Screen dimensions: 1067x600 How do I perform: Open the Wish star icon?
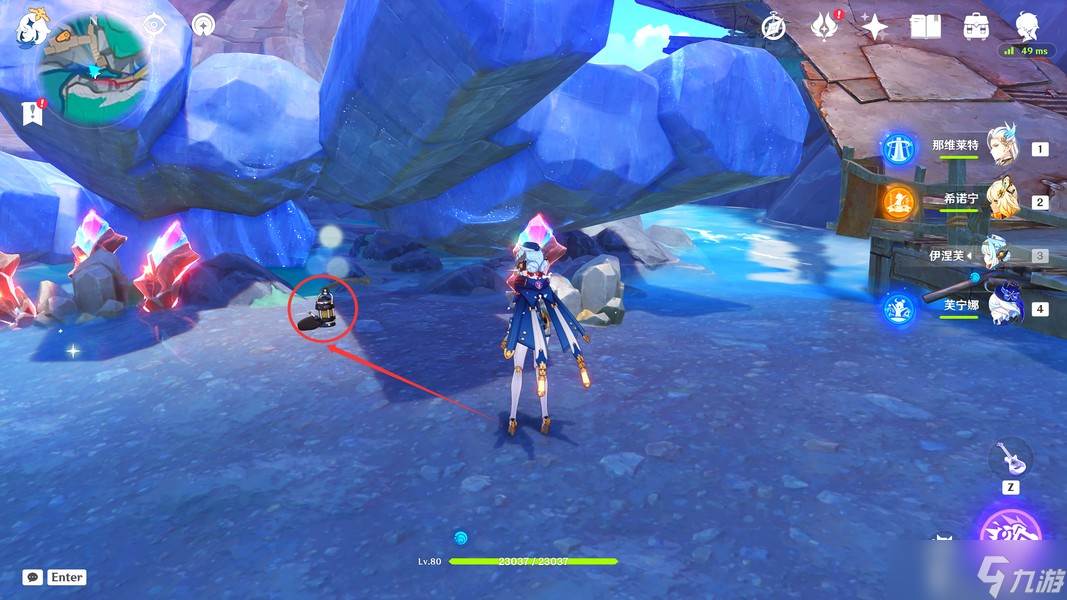pyautogui.click(x=874, y=27)
